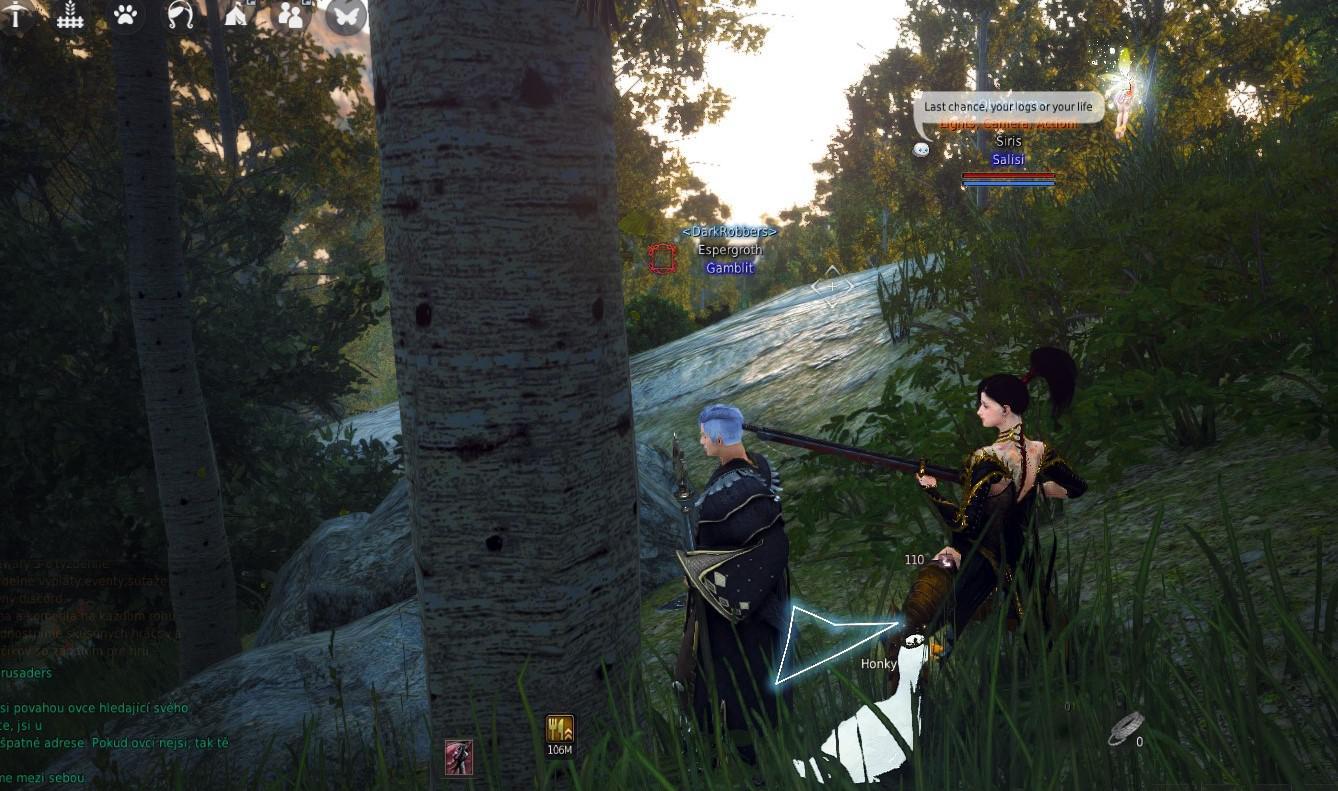Image resolution: width=1338 pixels, height=791 pixels.
Task: Click the diamond waypoint marker on the rock
Action: coord(831,286)
